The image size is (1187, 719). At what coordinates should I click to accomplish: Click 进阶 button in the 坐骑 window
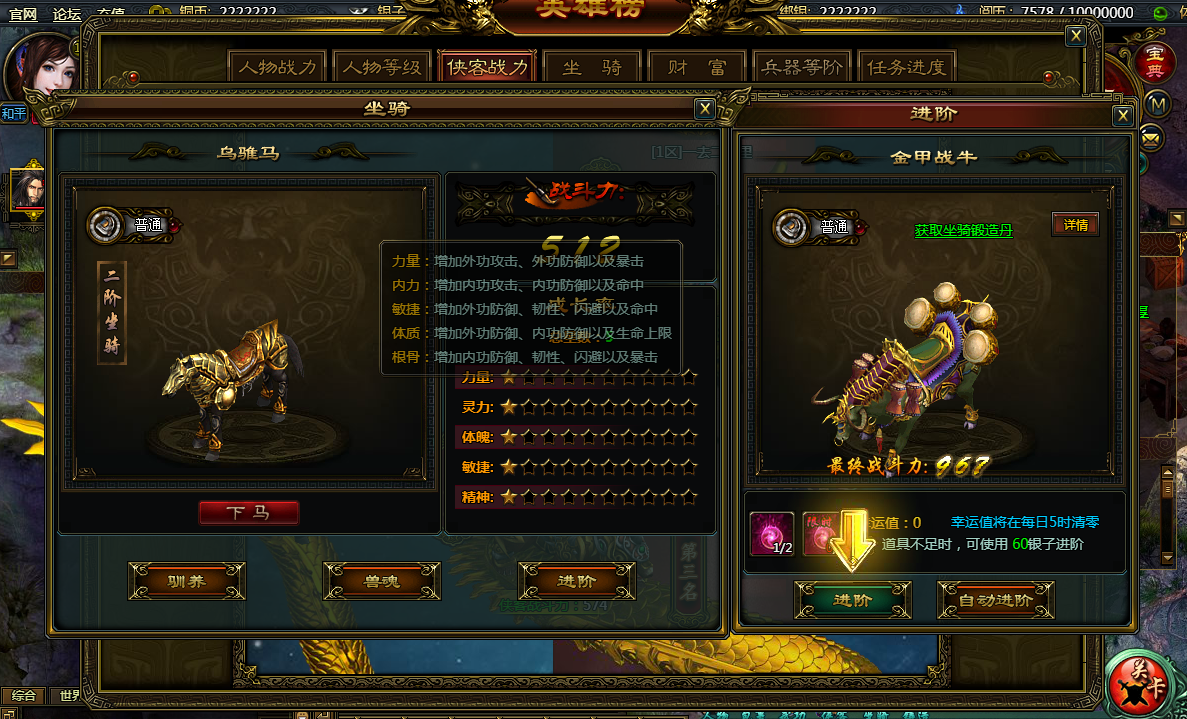[576, 581]
